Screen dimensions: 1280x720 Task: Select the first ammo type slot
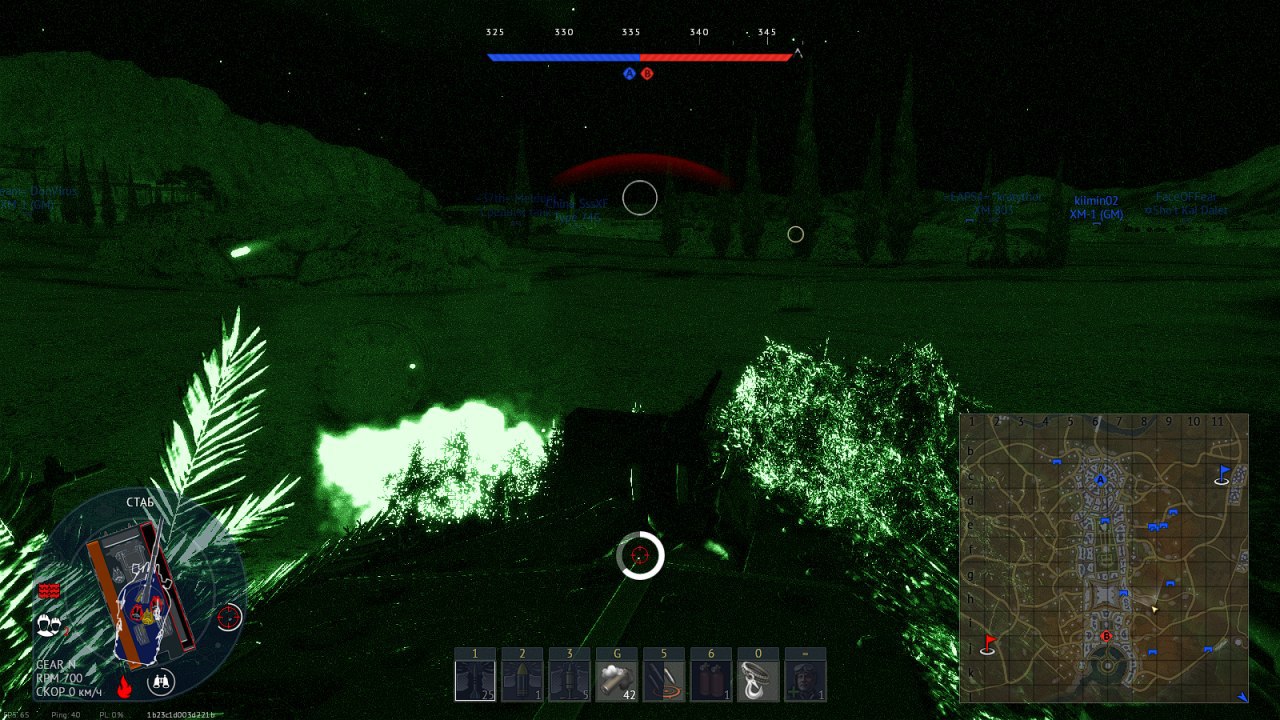475,676
